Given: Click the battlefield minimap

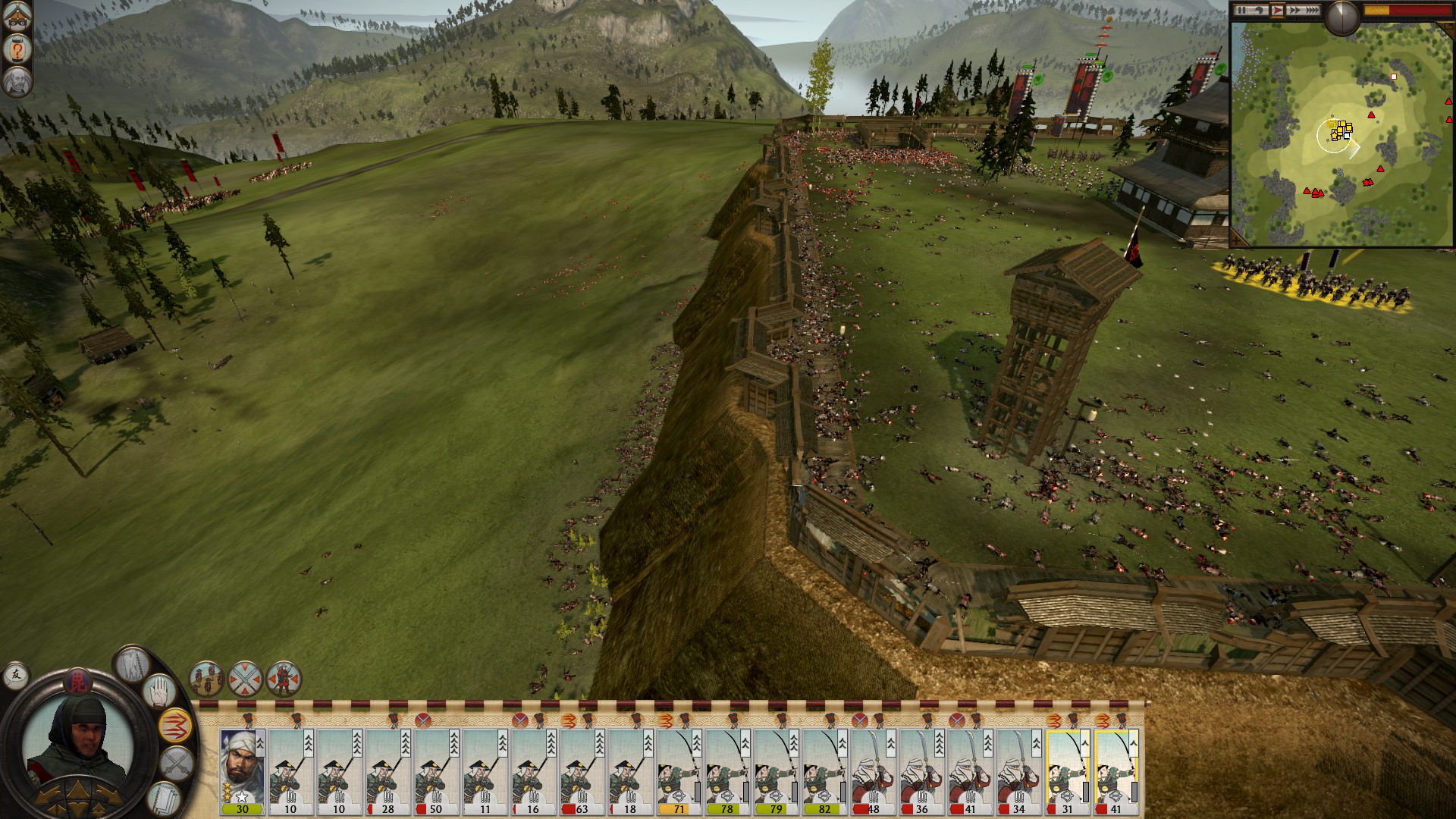Looking at the screenshot, I should click(1341, 135).
